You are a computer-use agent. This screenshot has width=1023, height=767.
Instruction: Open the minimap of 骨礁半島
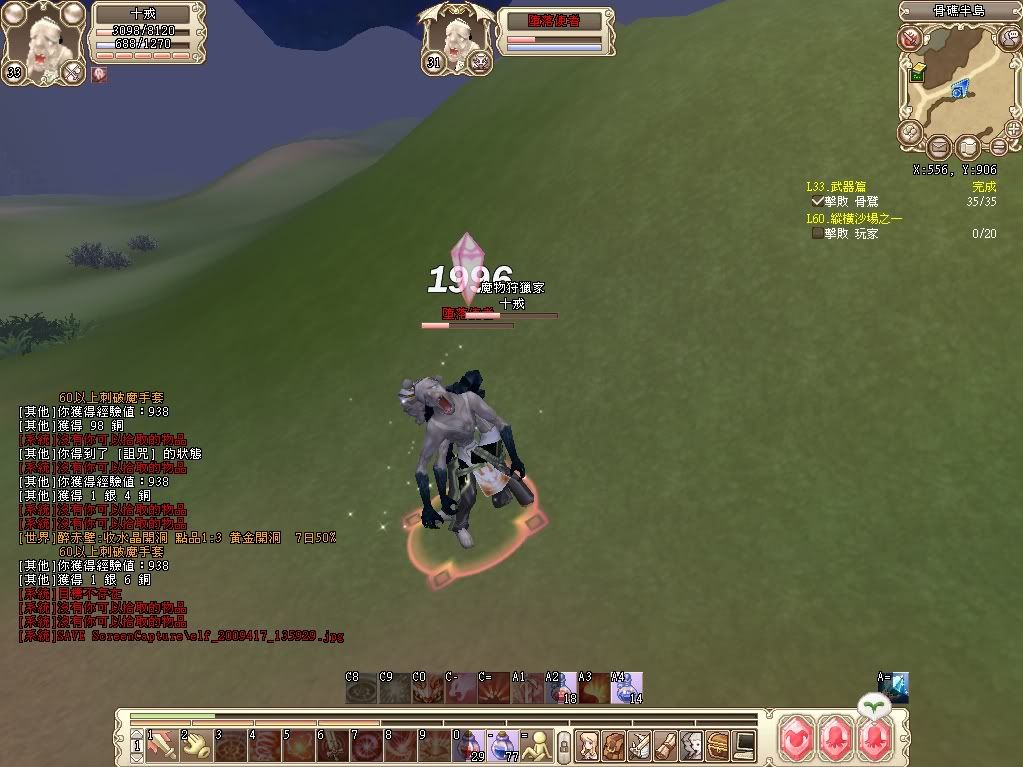click(x=955, y=83)
